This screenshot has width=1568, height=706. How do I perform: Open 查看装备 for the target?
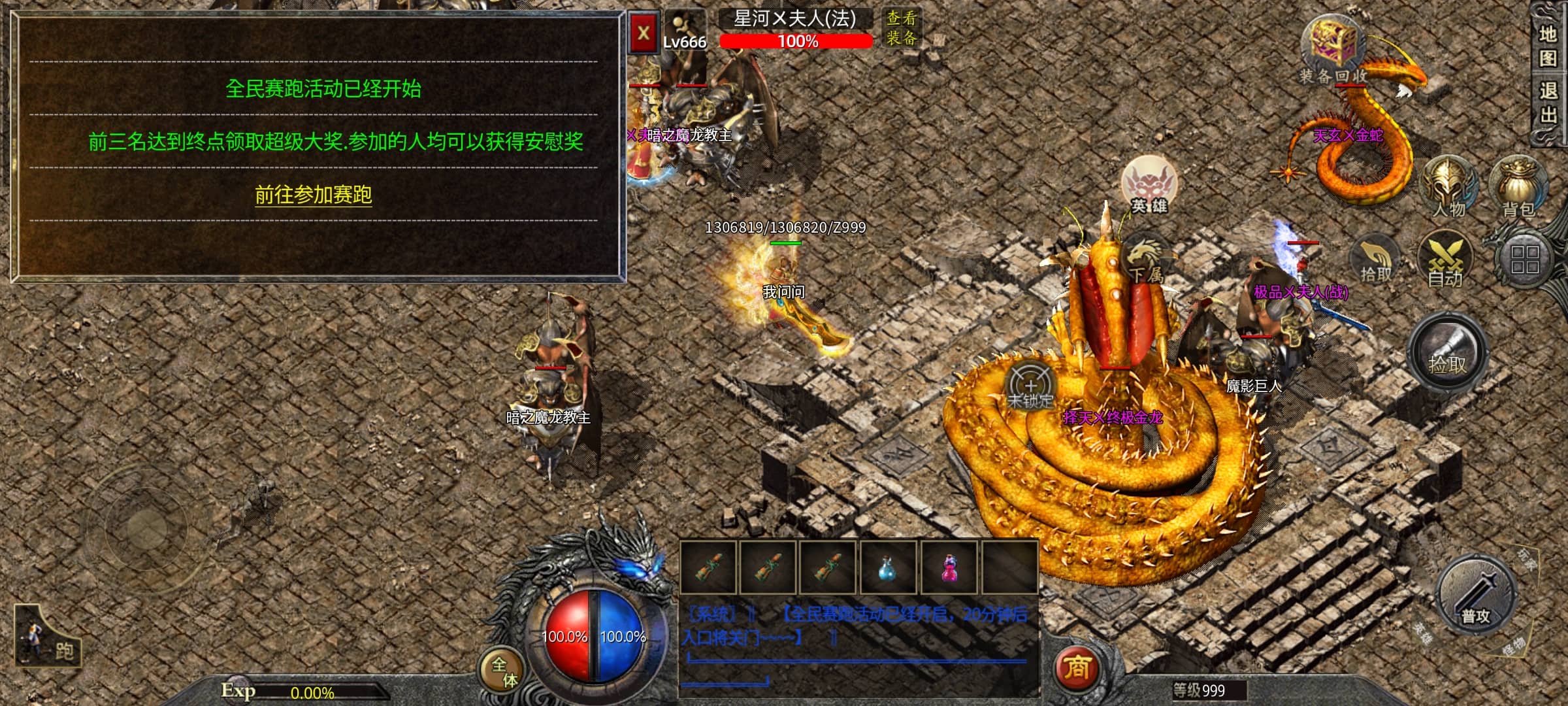click(x=902, y=27)
